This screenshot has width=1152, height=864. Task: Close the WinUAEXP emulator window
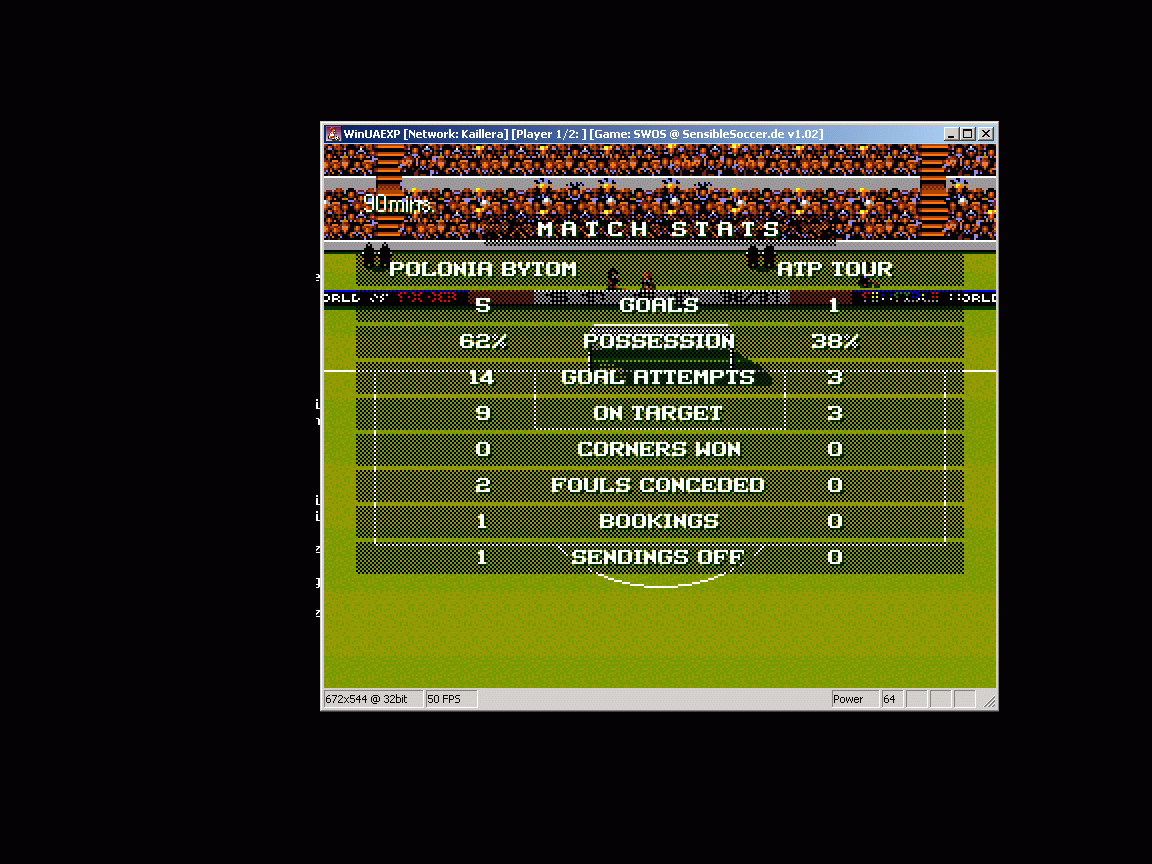[986, 134]
